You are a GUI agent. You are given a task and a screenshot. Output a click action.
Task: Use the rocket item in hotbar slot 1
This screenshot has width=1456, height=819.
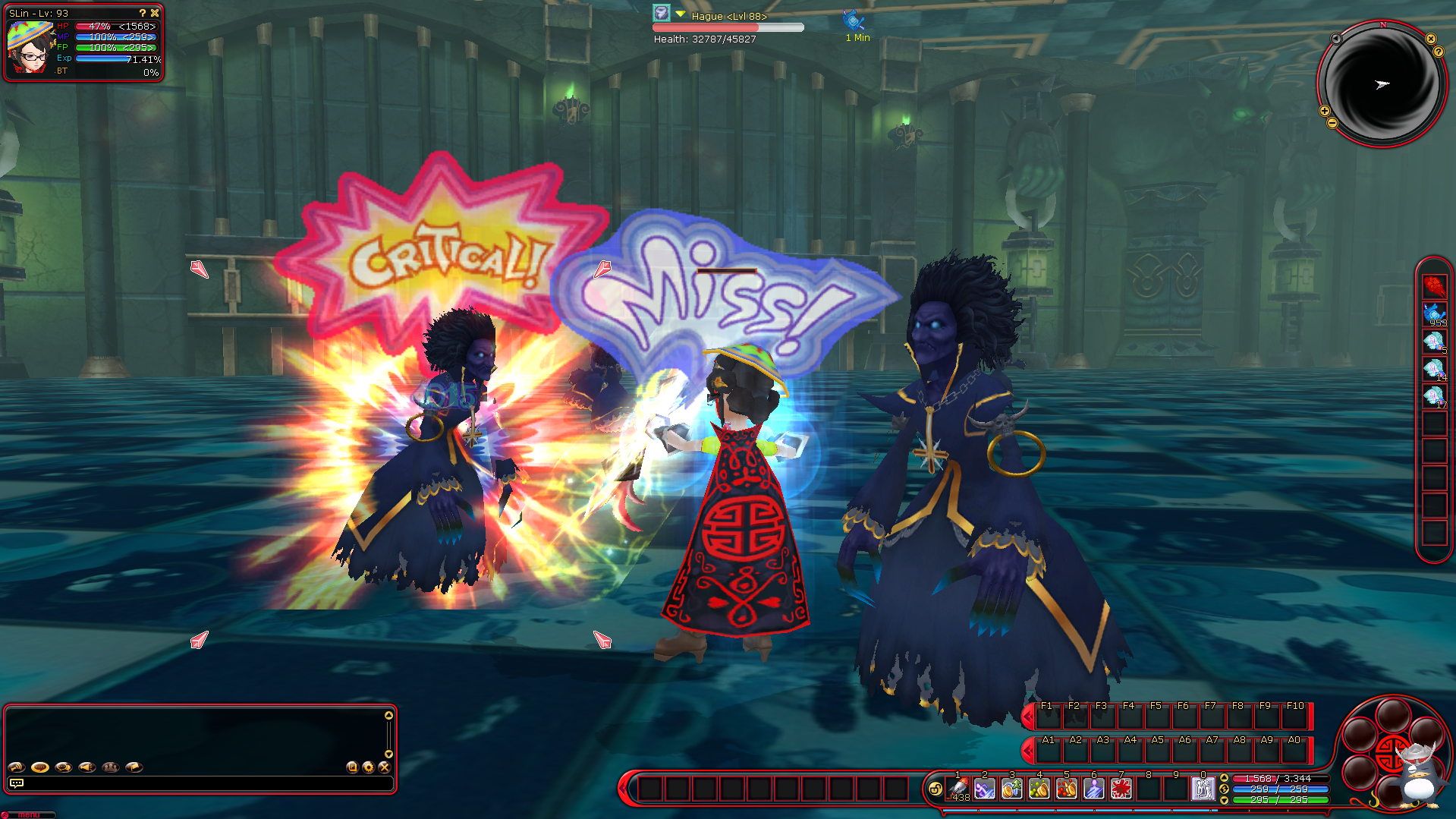[958, 789]
